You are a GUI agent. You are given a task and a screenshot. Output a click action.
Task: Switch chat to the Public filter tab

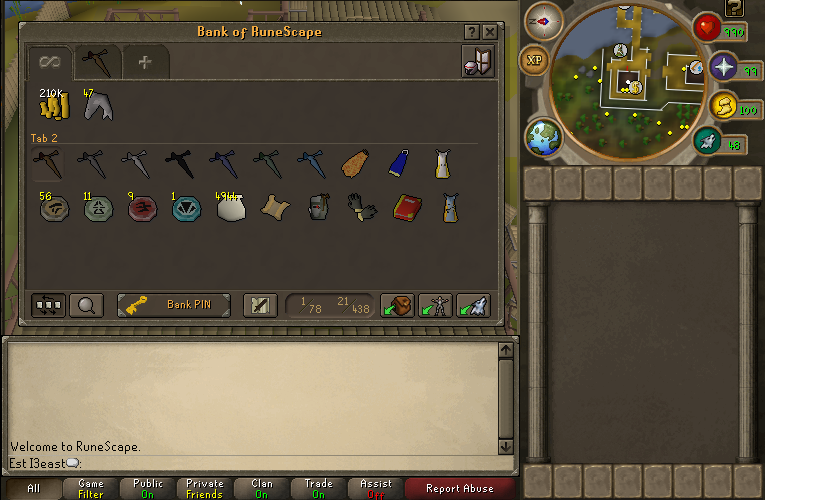click(148, 489)
